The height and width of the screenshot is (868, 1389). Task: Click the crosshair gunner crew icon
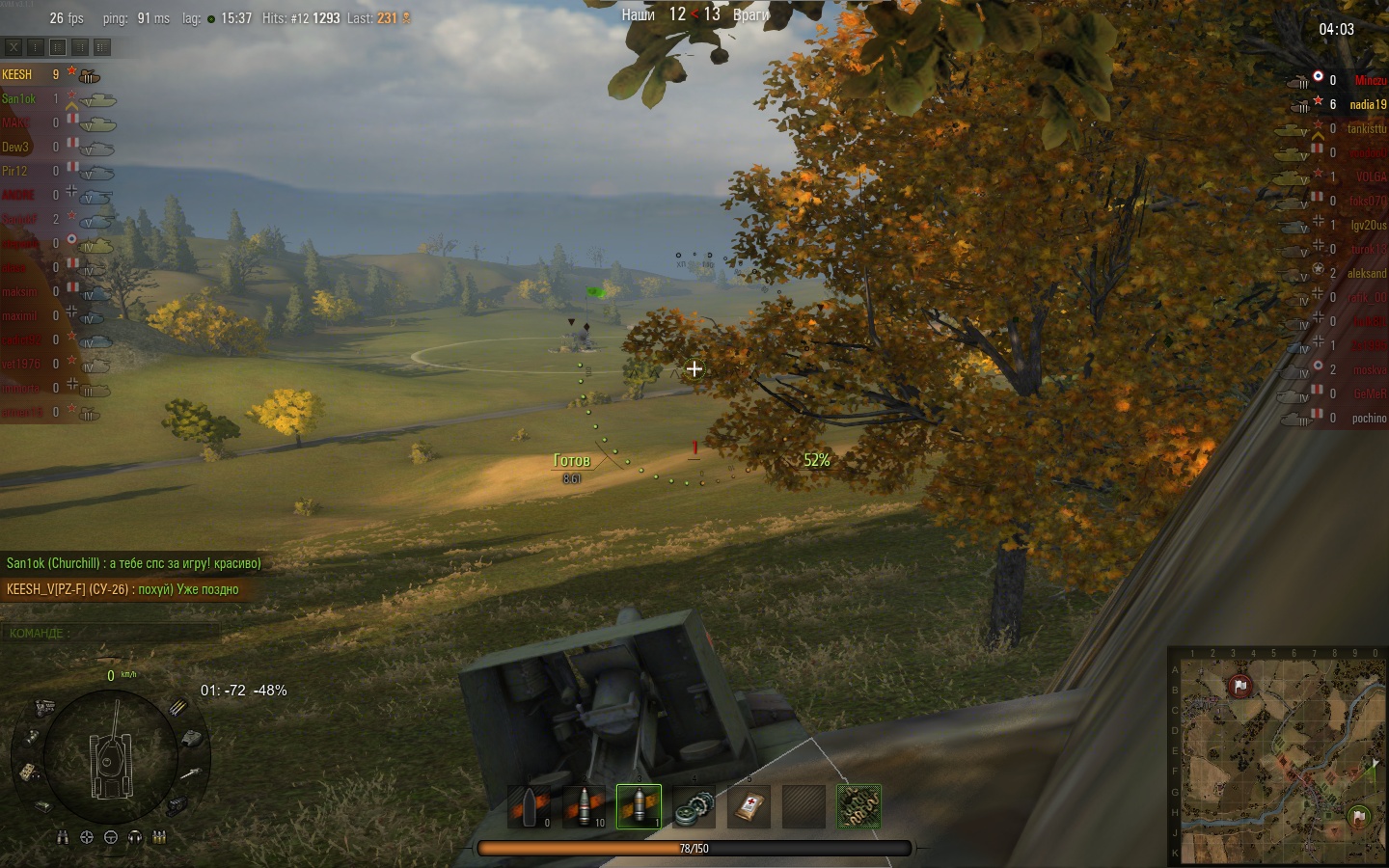click(x=87, y=838)
